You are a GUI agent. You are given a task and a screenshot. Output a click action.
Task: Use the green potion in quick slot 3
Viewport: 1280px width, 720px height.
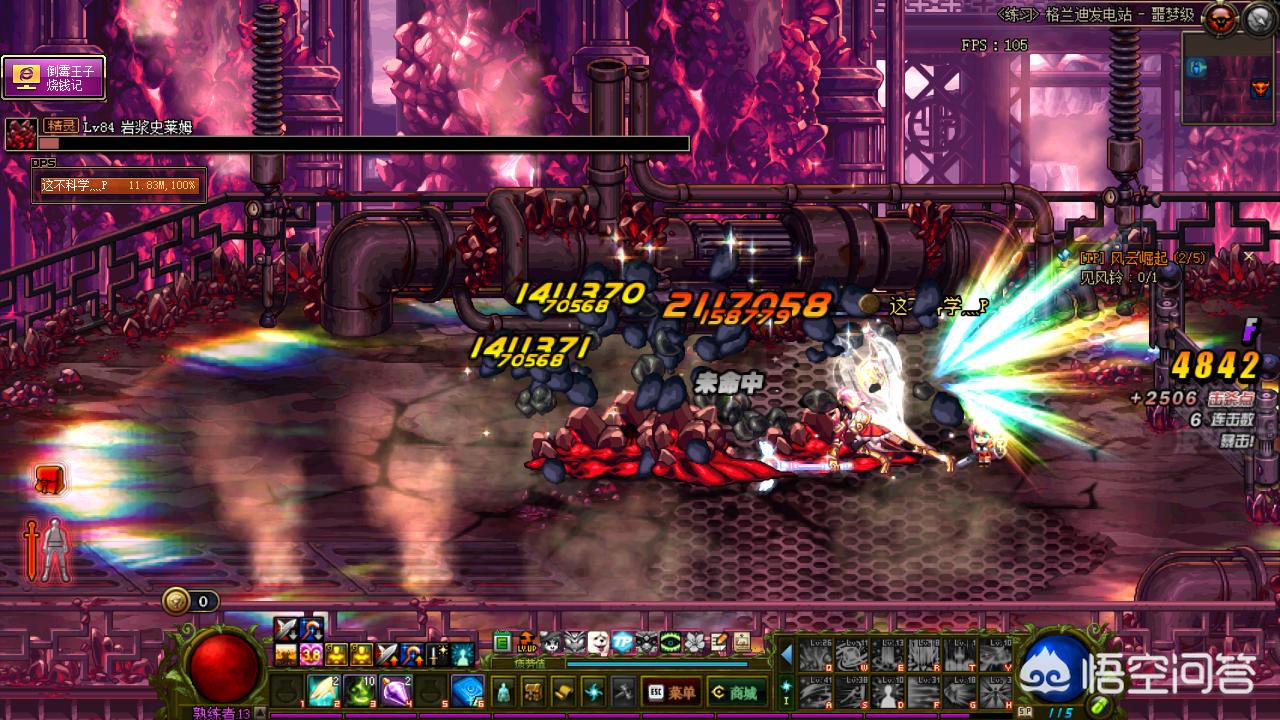pos(358,691)
